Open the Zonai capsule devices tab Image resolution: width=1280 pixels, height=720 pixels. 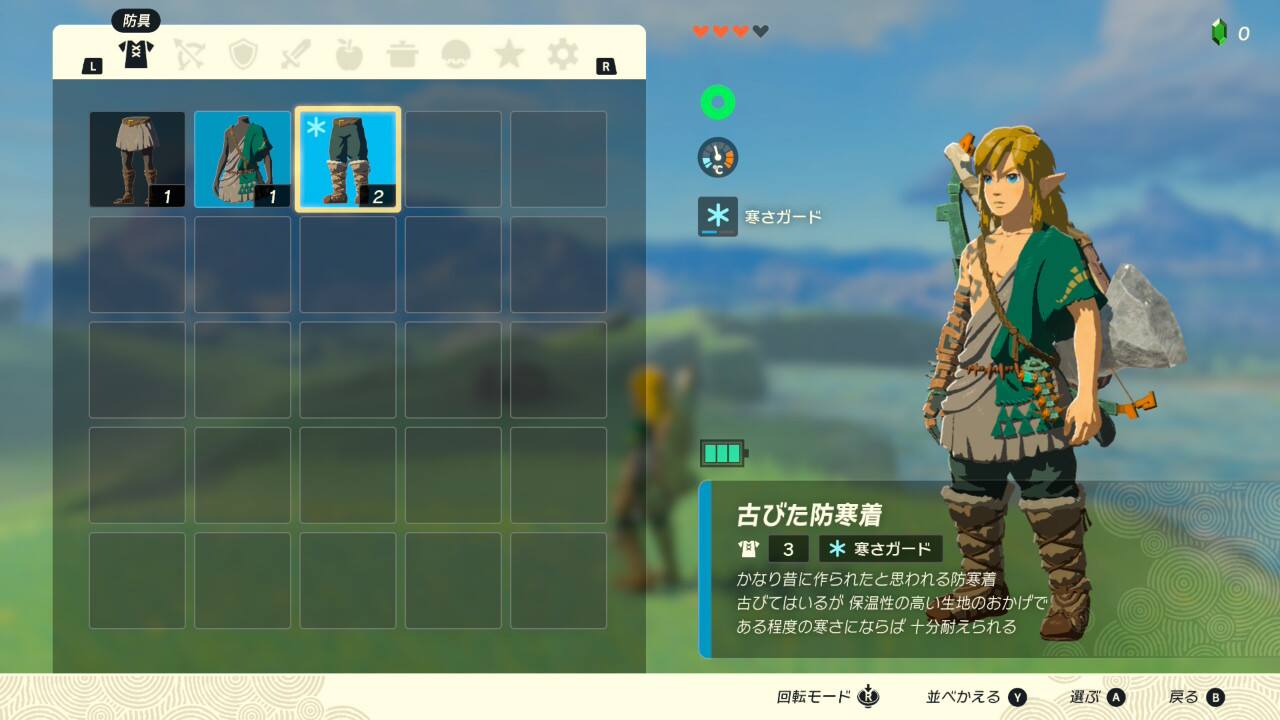click(456, 54)
